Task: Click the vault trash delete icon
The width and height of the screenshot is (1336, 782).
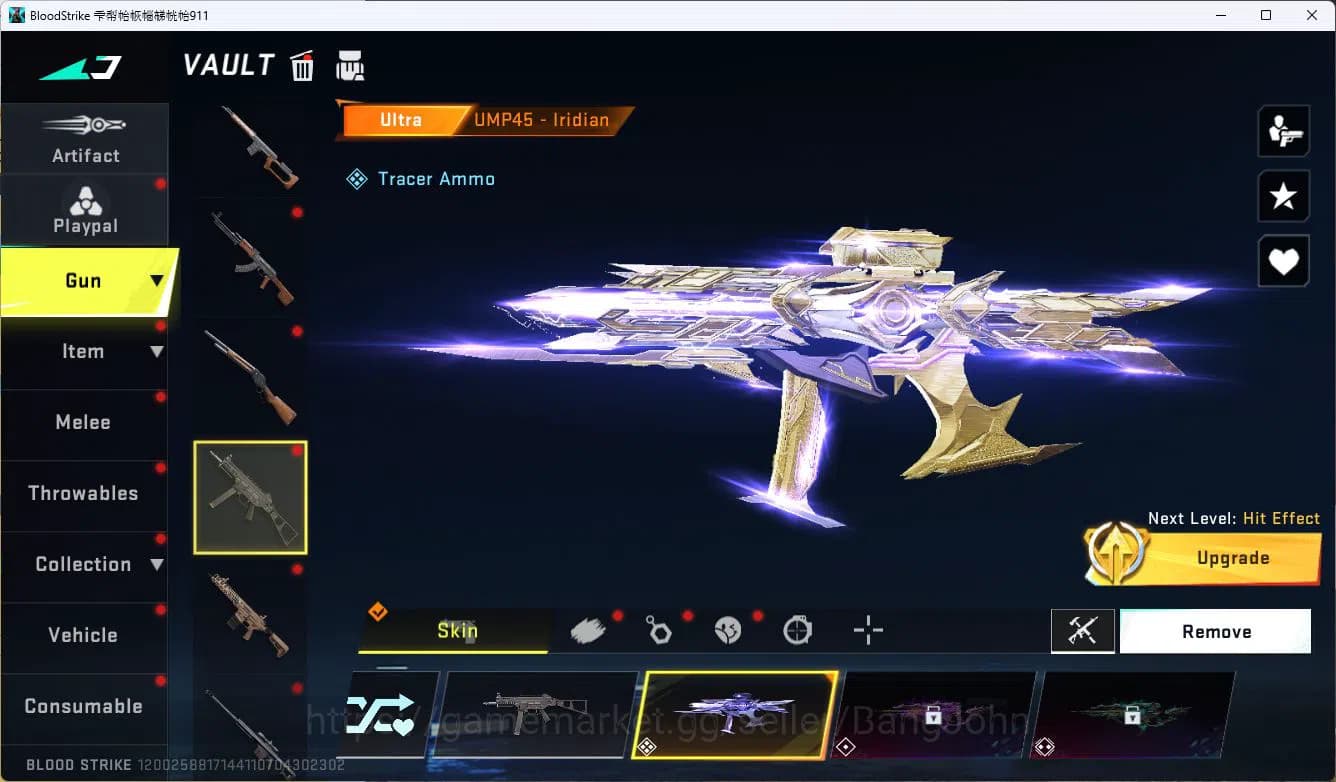Action: point(301,65)
